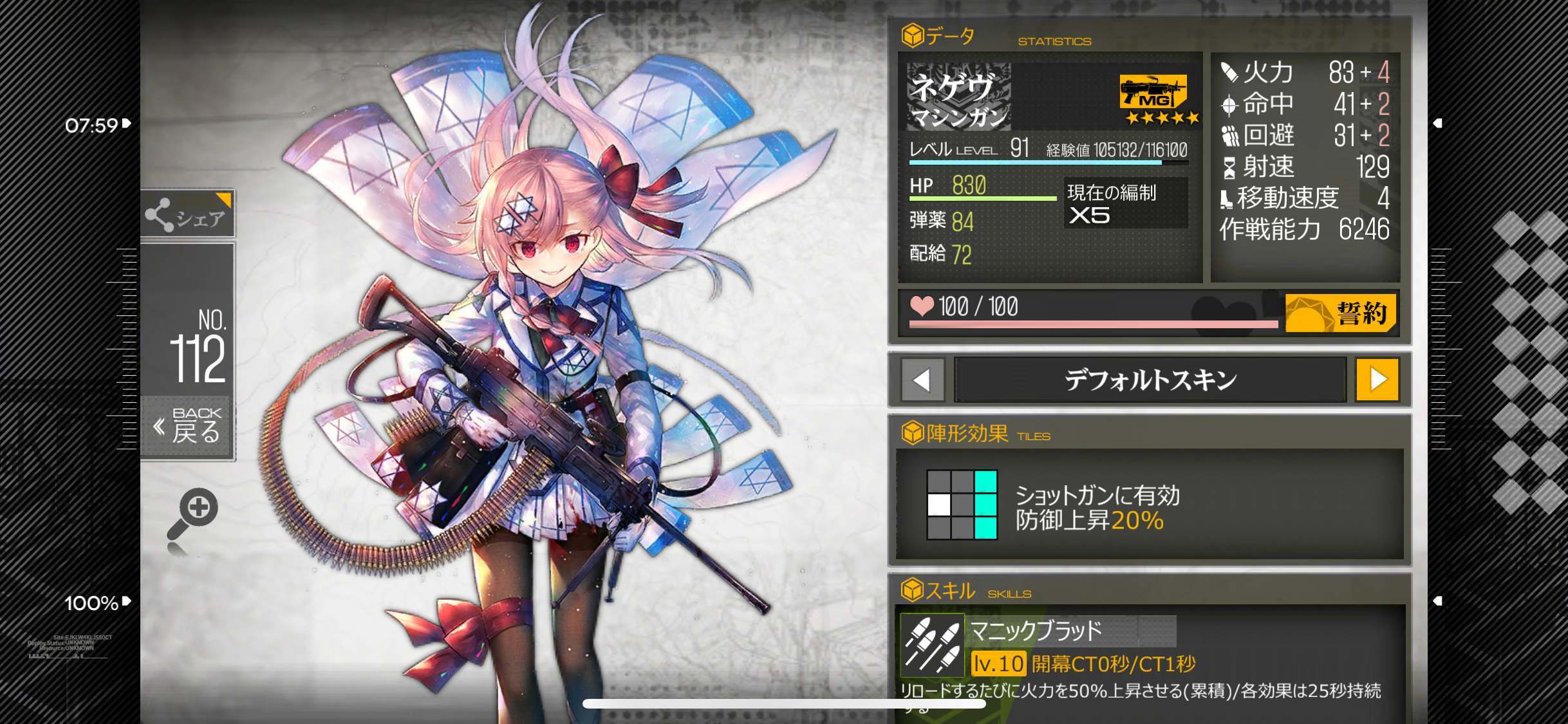
Task: View the マニックブラッド skill icon
Action: click(932, 645)
